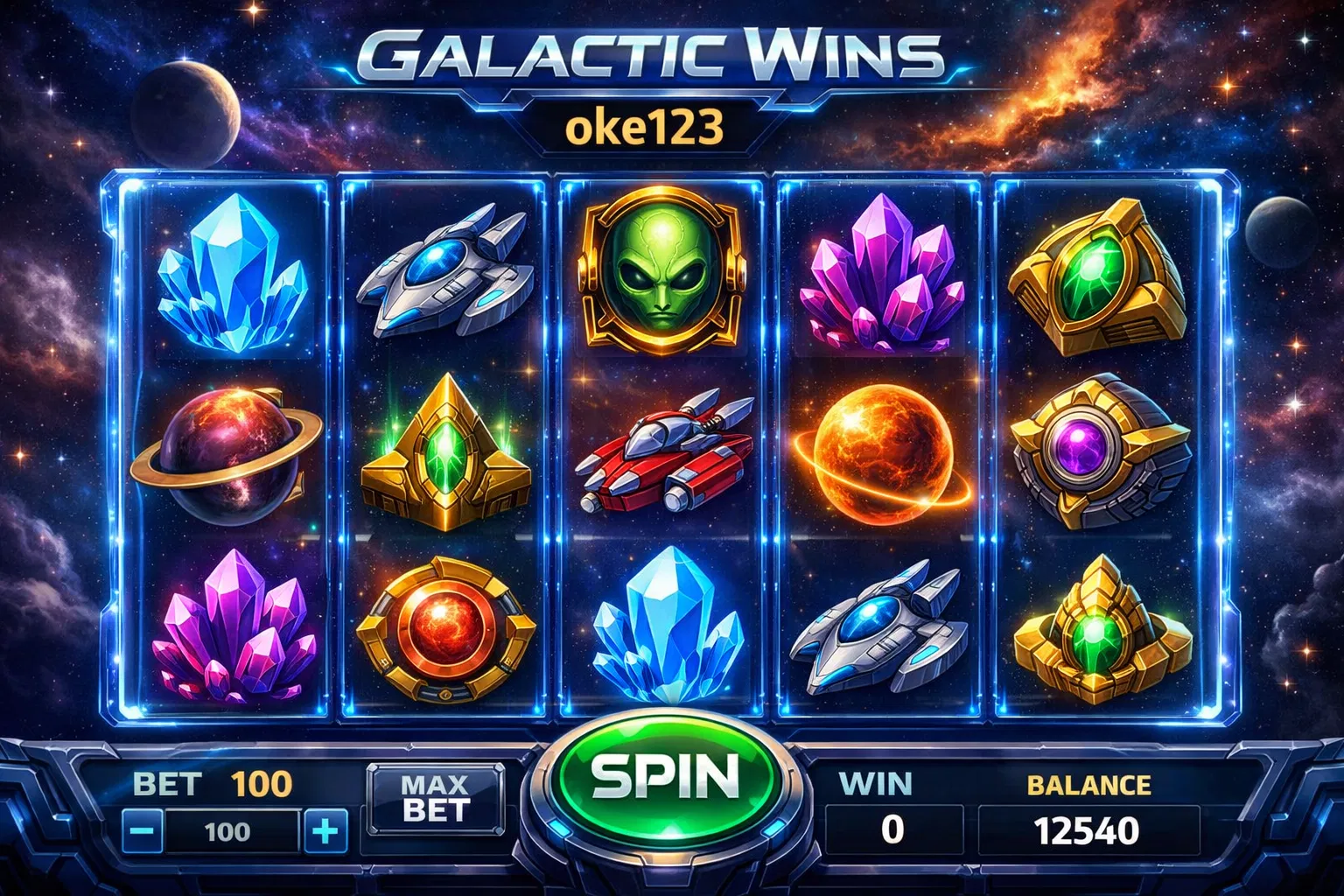Decrease the bet with the minus button
Viewport: 1344px width, 896px height.
click(x=143, y=830)
